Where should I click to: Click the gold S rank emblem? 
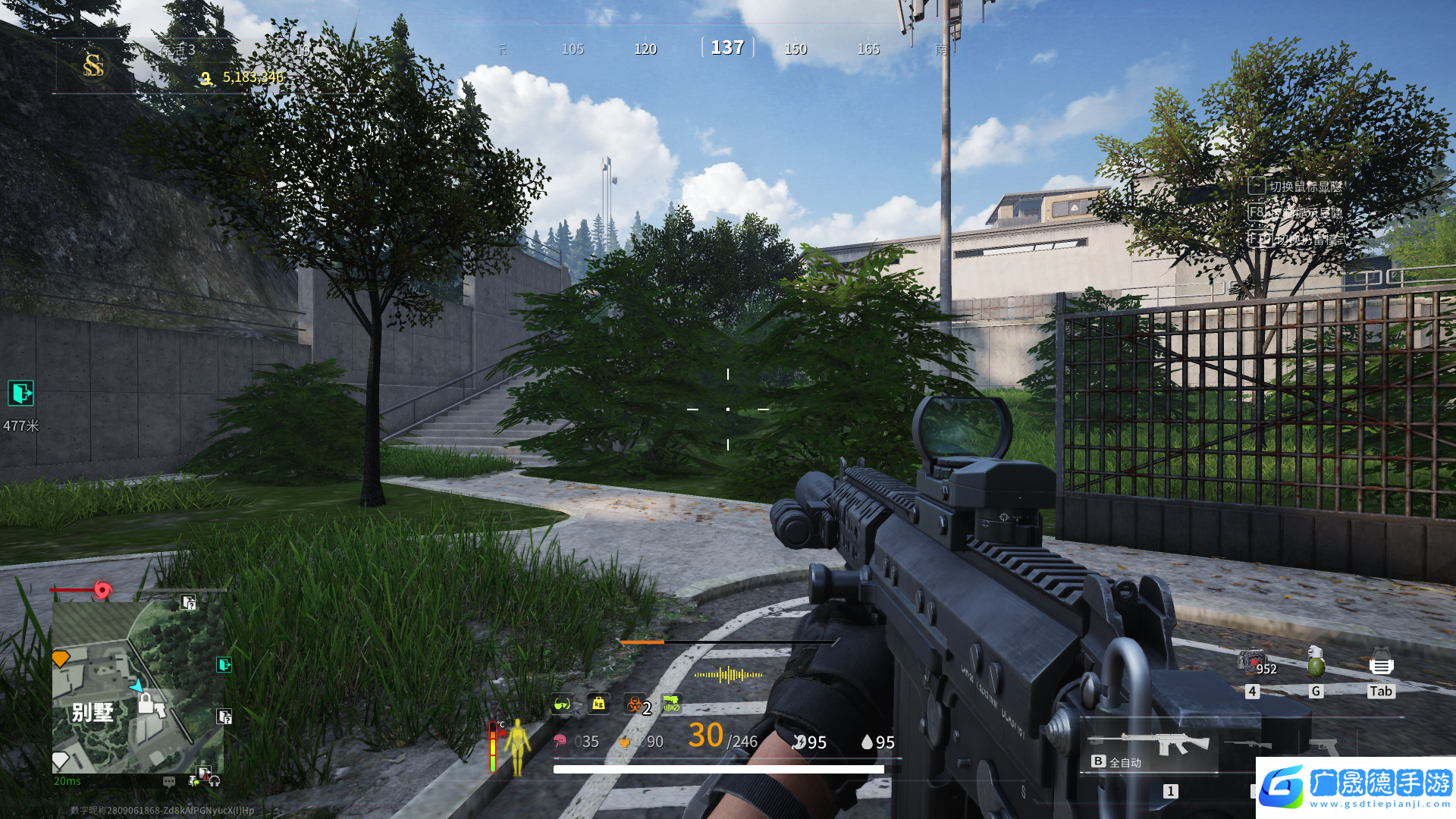(93, 66)
